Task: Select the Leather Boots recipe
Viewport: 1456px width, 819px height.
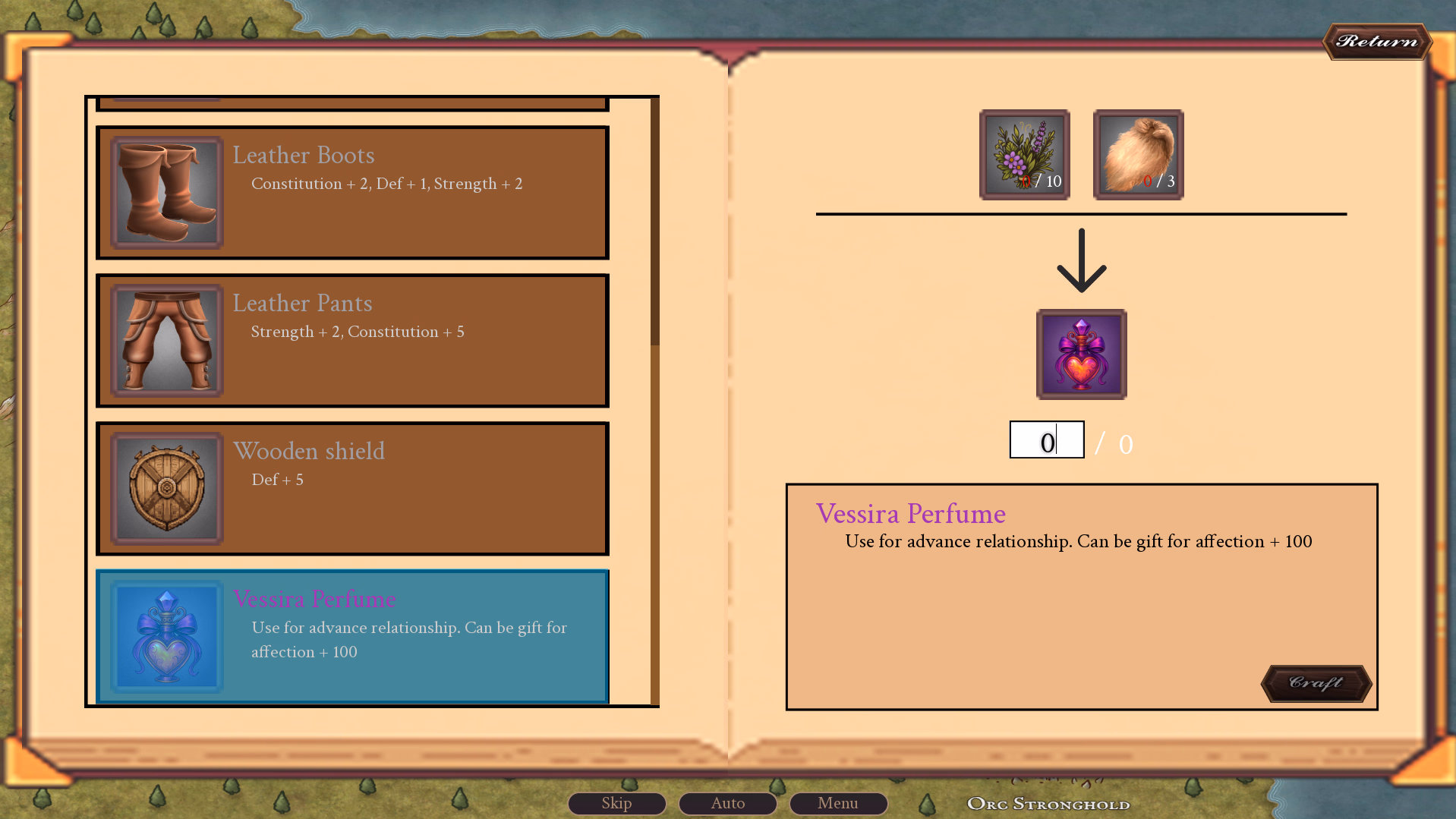Action: click(x=352, y=193)
